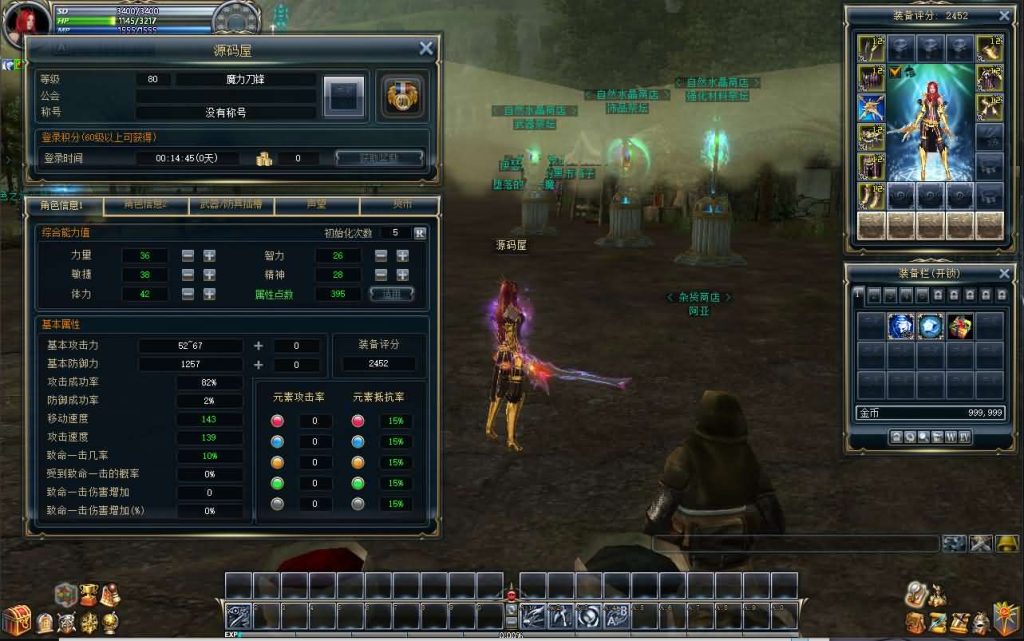Add a point to 体力
Screen dimensions: 1024x641
coord(209,294)
